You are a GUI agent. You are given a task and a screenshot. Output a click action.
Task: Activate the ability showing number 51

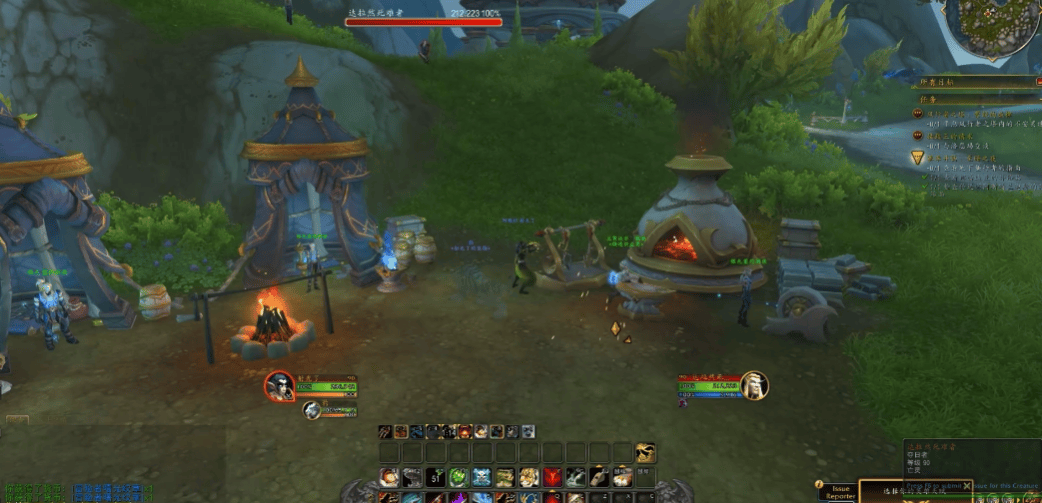pyautogui.click(x=435, y=478)
